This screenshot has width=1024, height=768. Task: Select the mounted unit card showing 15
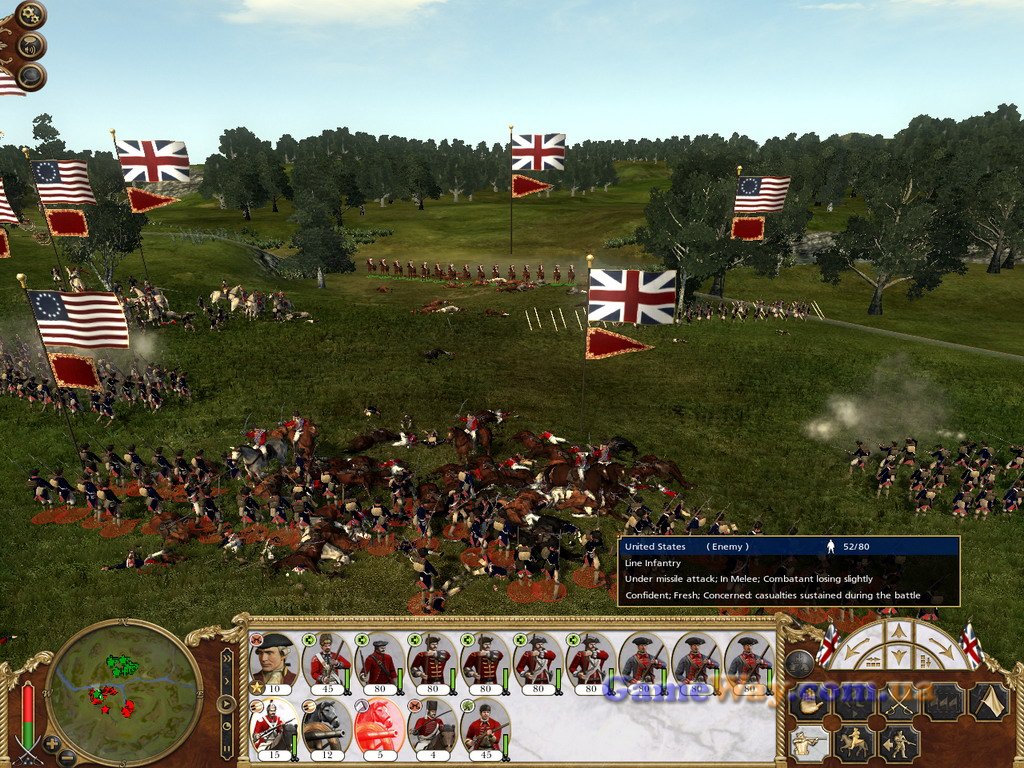point(273,725)
